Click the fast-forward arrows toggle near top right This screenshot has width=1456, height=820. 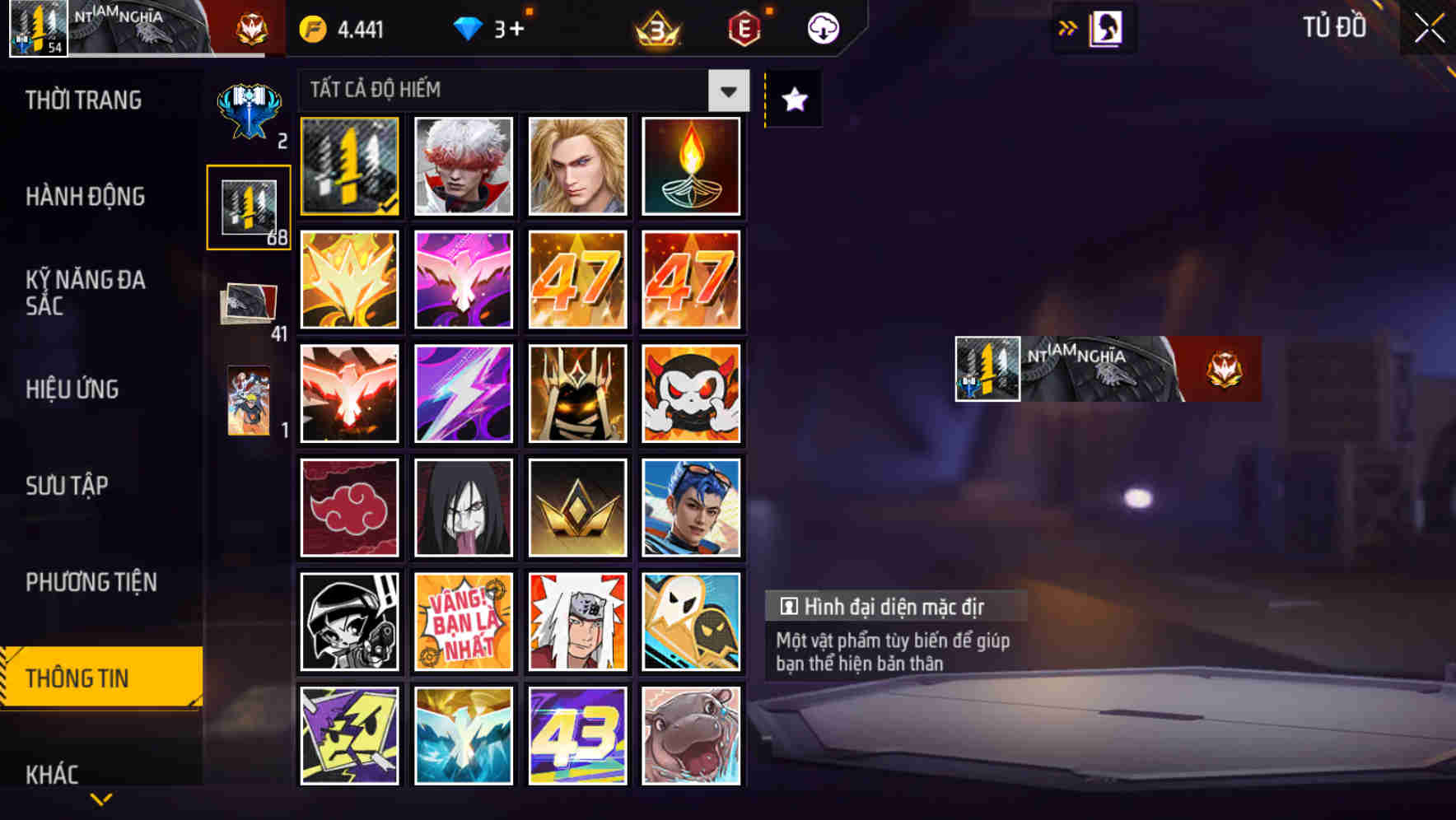pyautogui.click(x=1068, y=27)
